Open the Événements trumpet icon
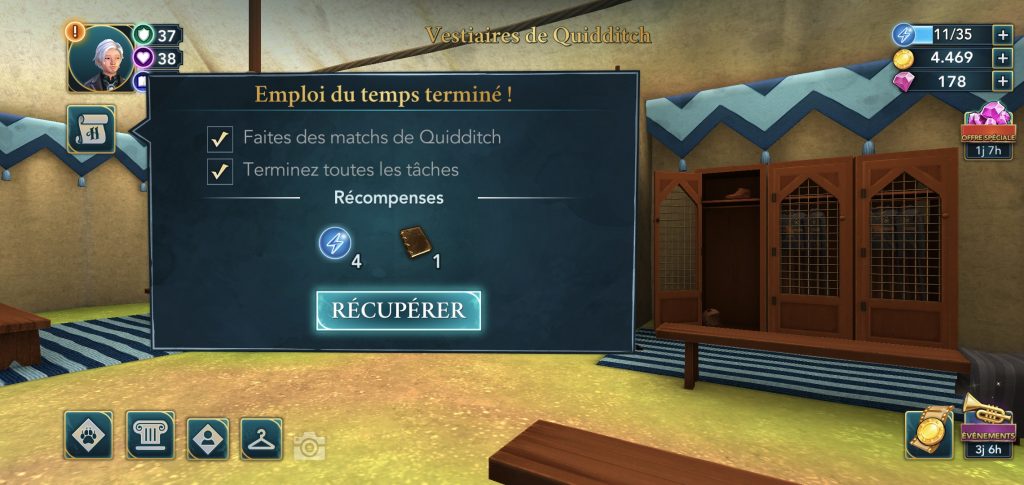 point(988,422)
